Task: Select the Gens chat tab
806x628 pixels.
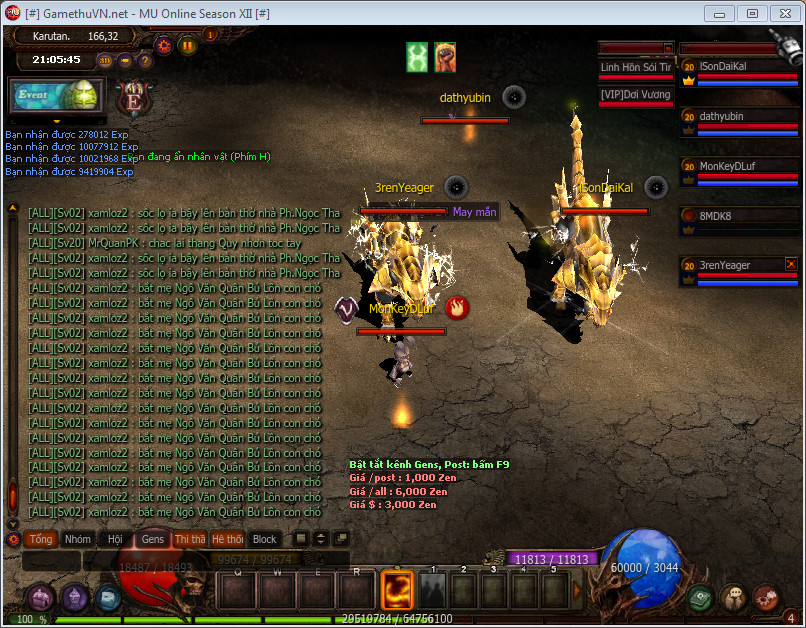Action: (152, 539)
